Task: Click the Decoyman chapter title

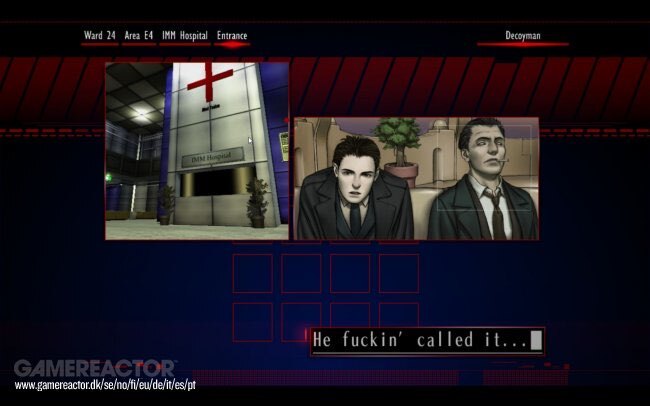Action: click(522, 36)
